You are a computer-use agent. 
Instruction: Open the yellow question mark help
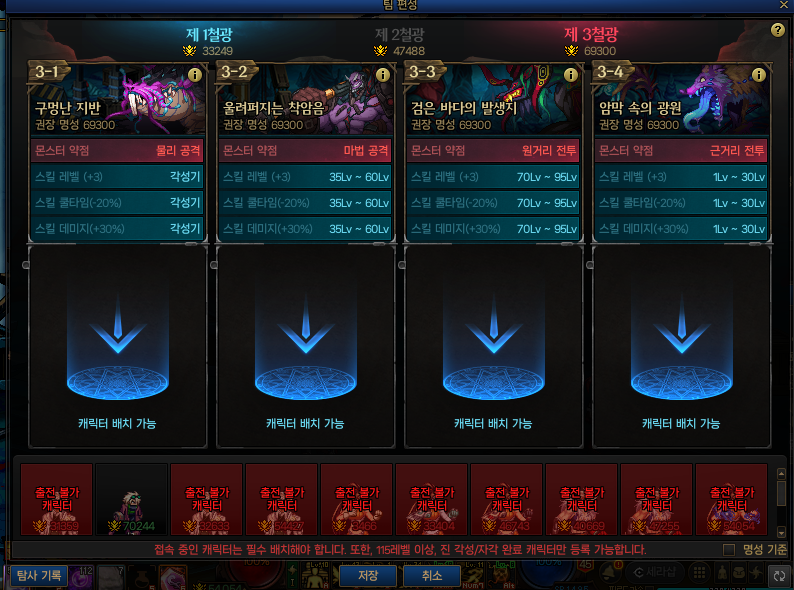tap(777, 30)
